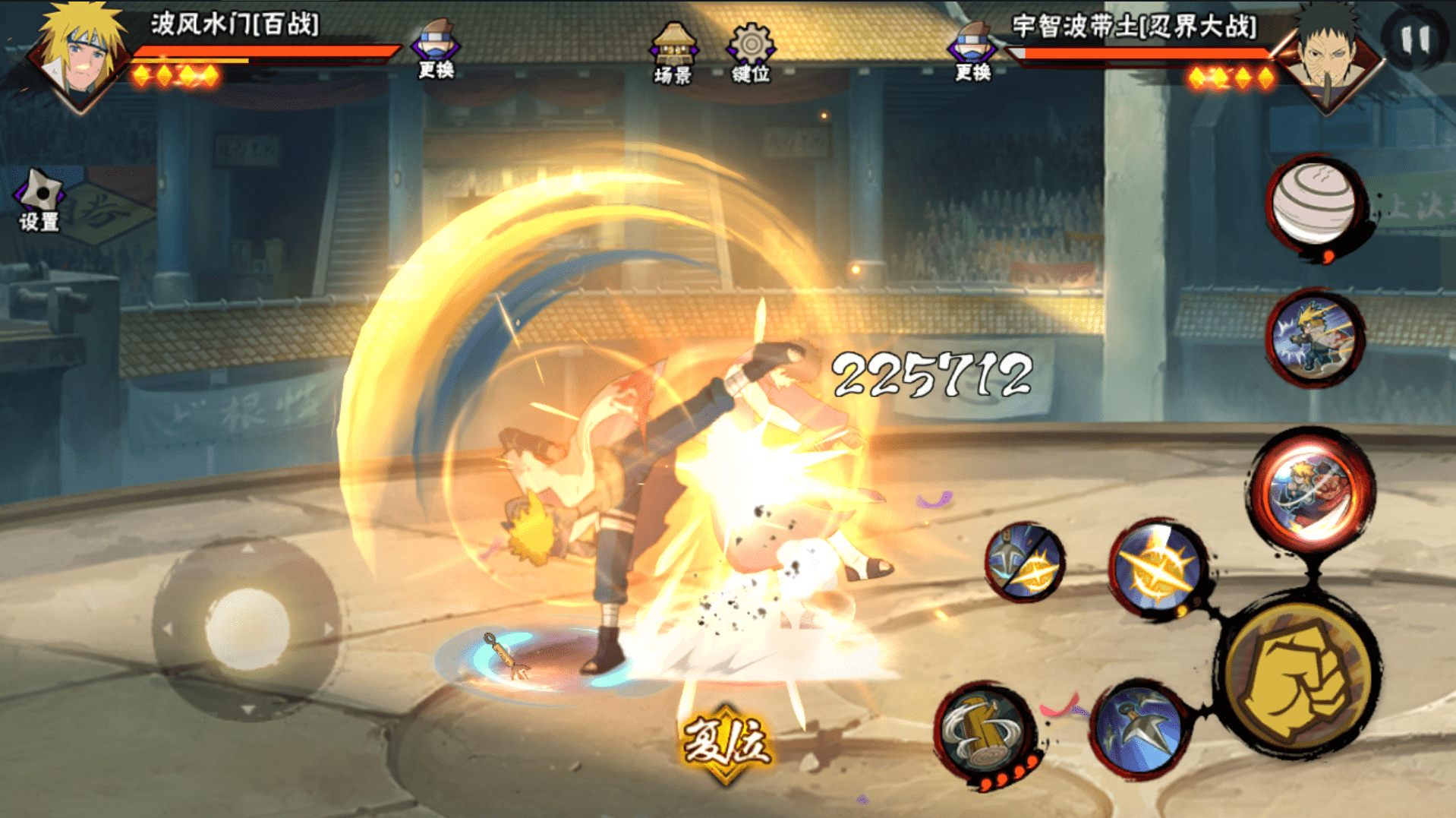Image resolution: width=1456 pixels, height=818 pixels.
Task: Use the blond ninja secret scroll skill
Action: 1315,339
